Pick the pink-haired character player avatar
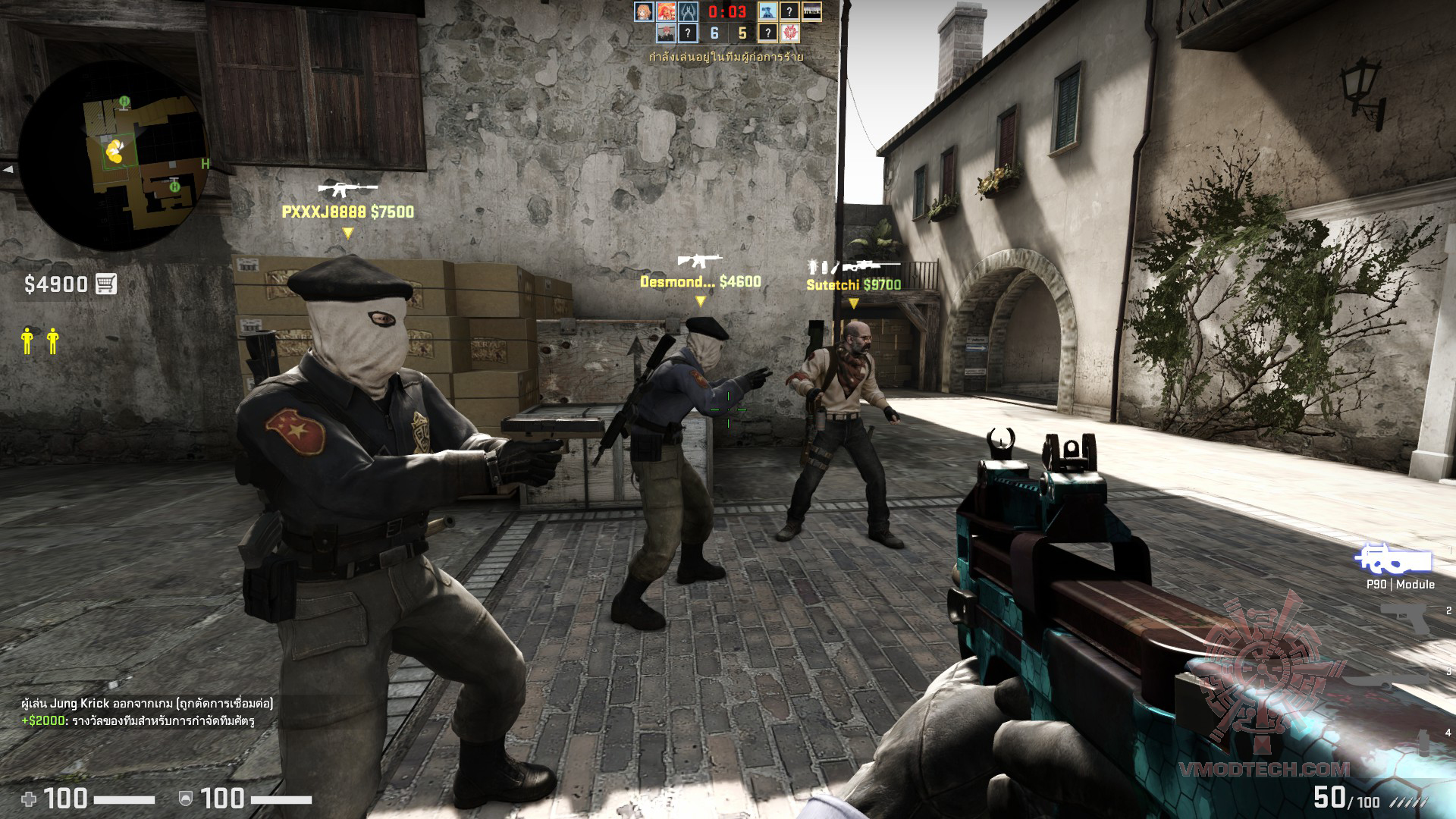The width and height of the screenshot is (1456, 819). pos(666,33)
